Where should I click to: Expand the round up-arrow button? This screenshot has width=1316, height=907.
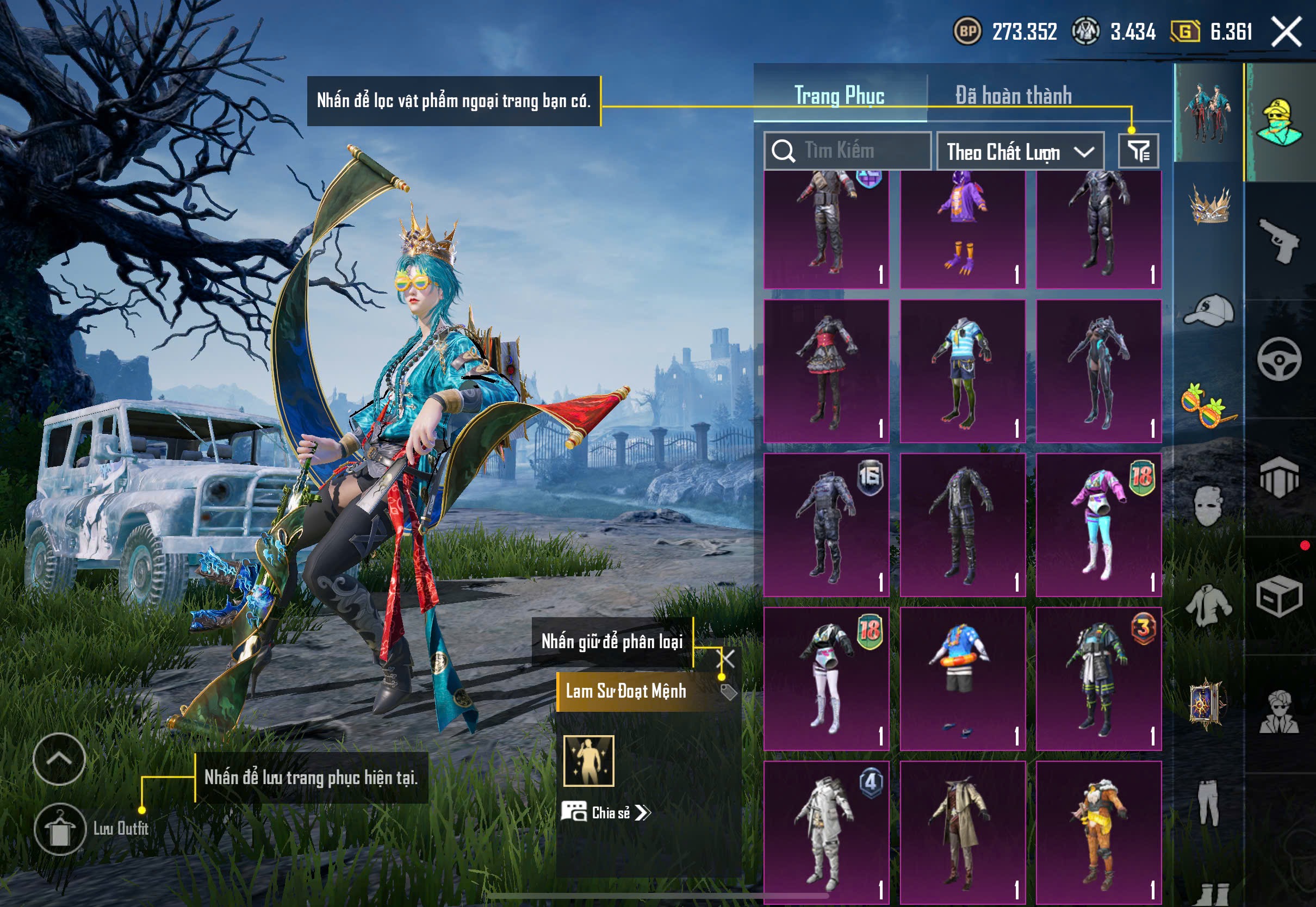(59, 759)
